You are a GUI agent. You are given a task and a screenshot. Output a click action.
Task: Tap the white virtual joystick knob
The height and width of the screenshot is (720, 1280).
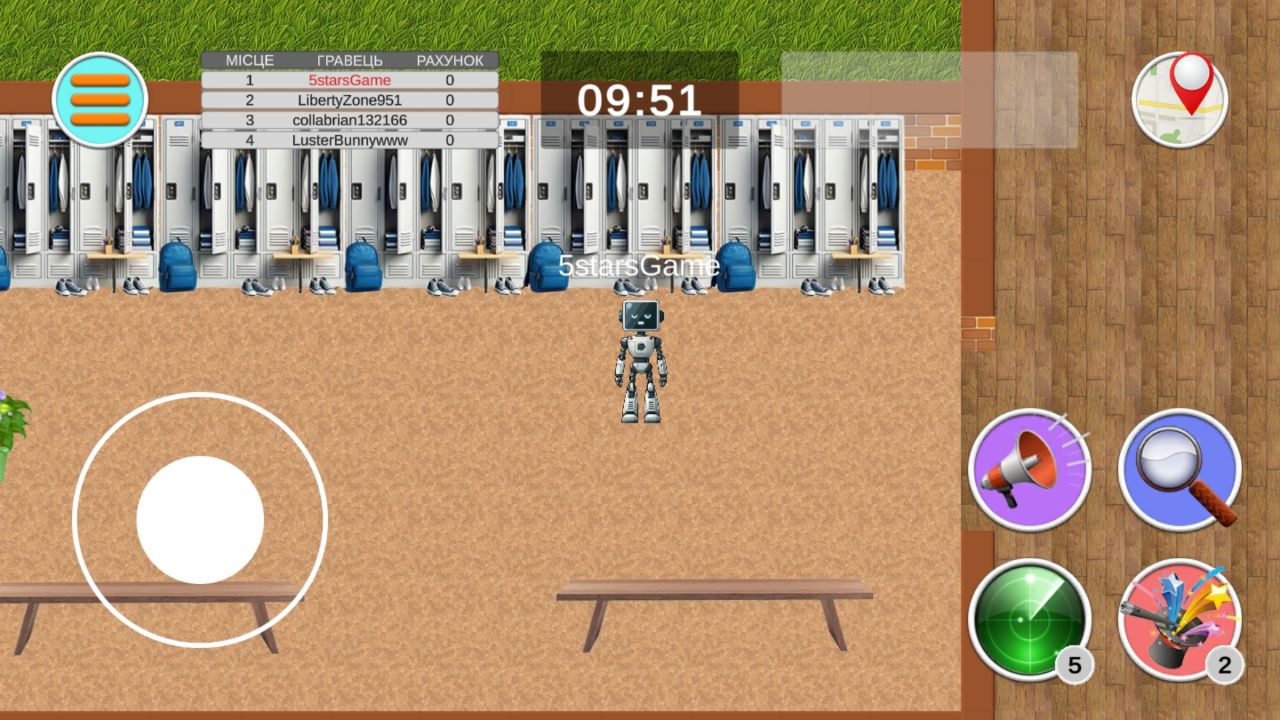point(200,520)
